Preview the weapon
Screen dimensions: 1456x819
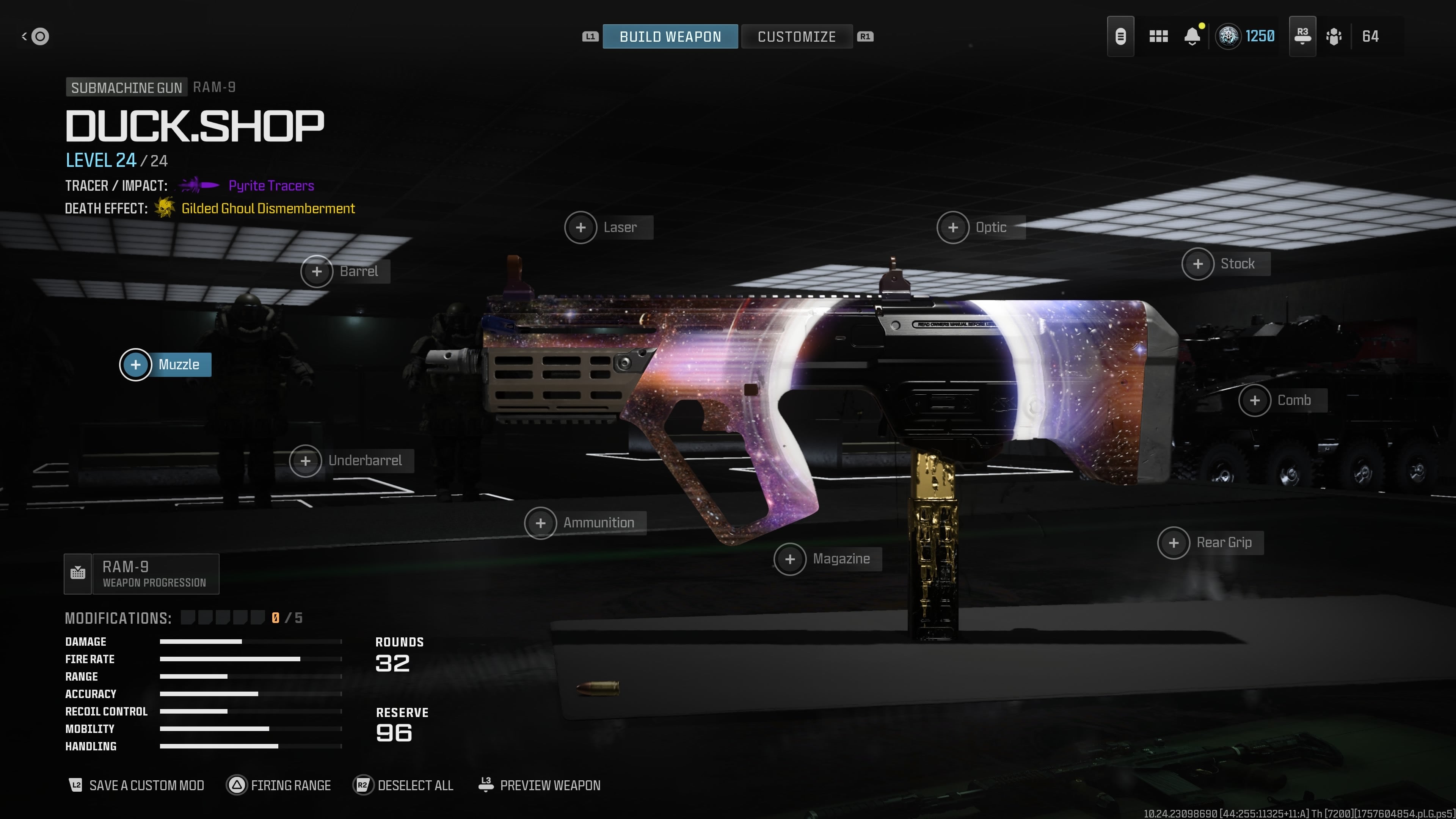tap(539, 785)
